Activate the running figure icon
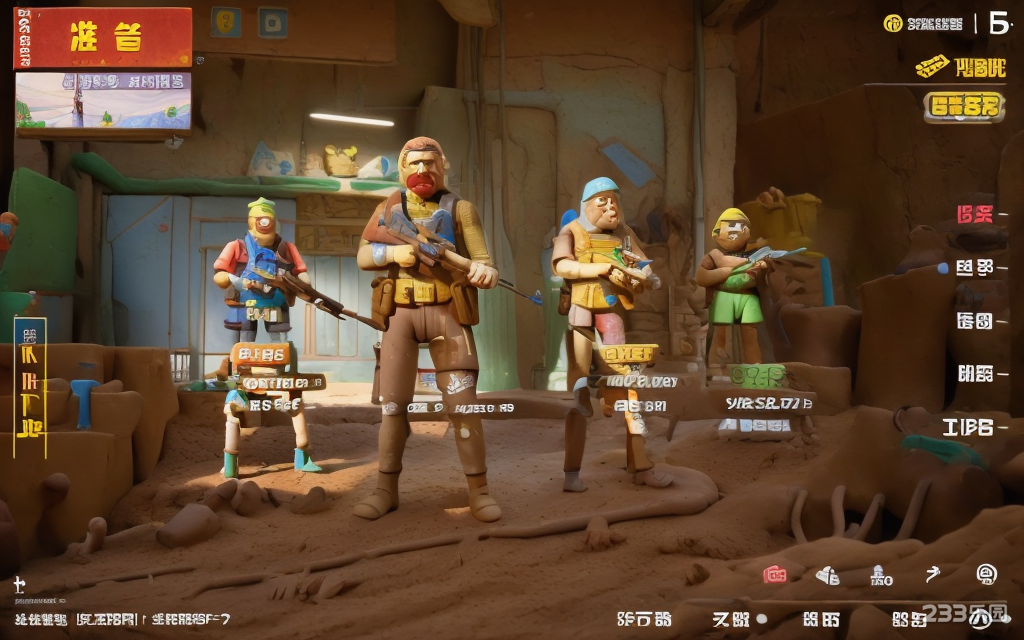This screenshot has height=640, width=1024. (x=933, y=573)
